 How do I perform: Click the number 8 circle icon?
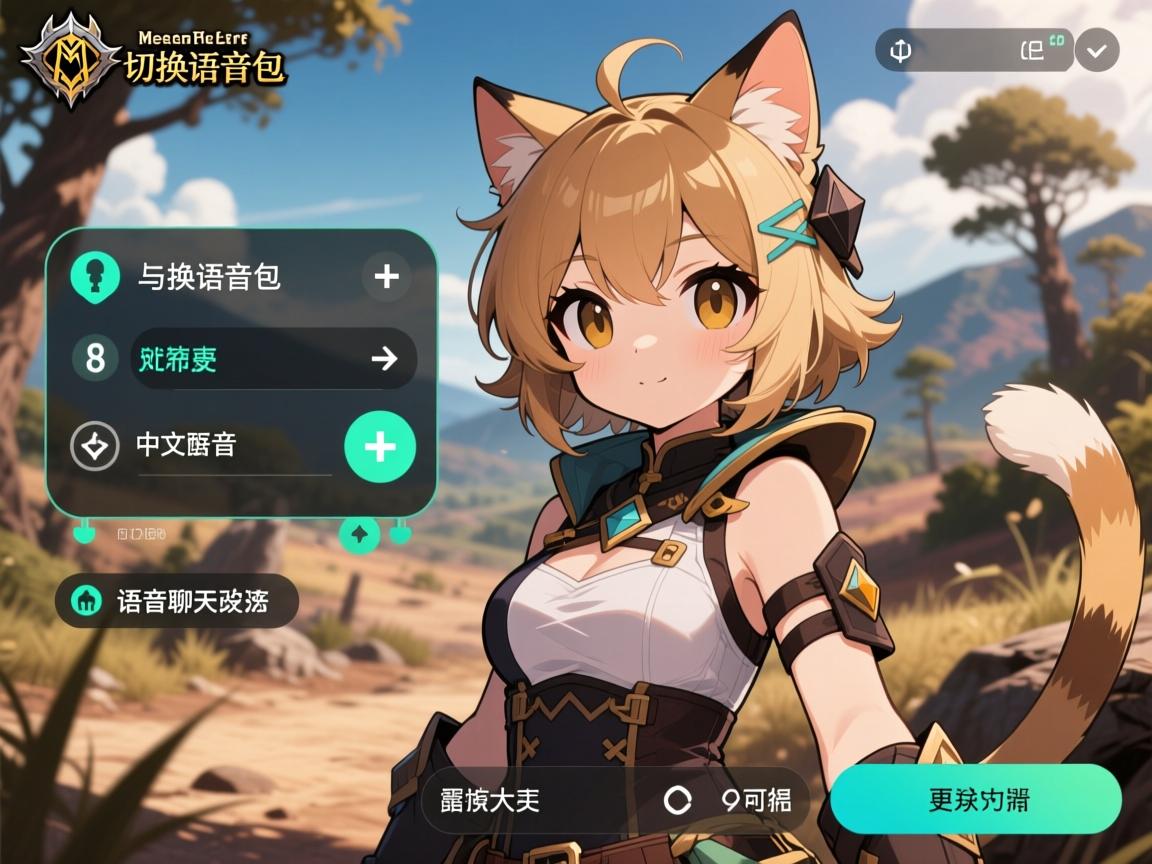pos(96,358)
